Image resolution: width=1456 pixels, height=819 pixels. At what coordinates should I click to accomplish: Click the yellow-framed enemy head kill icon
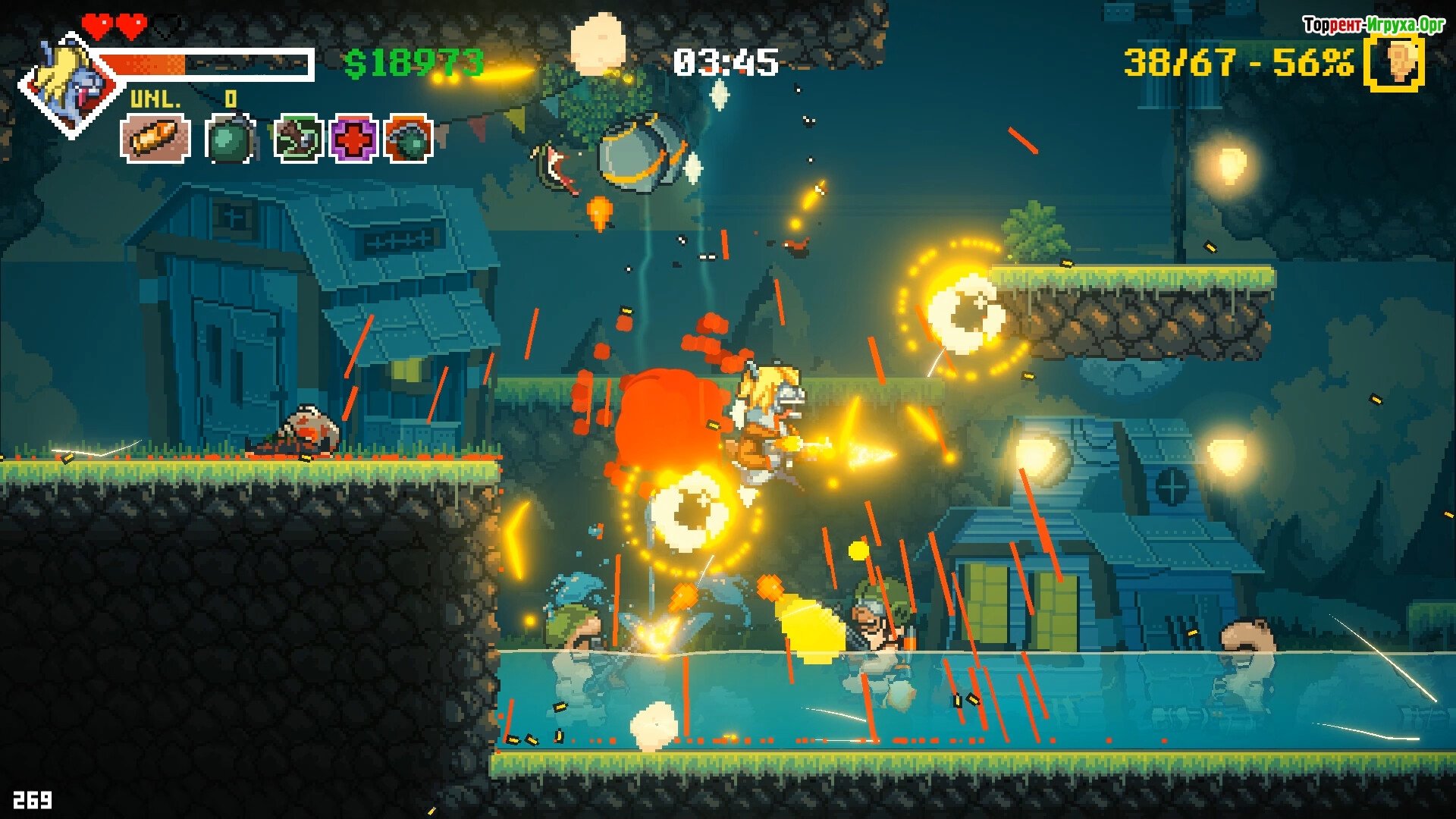(1396, 62)
